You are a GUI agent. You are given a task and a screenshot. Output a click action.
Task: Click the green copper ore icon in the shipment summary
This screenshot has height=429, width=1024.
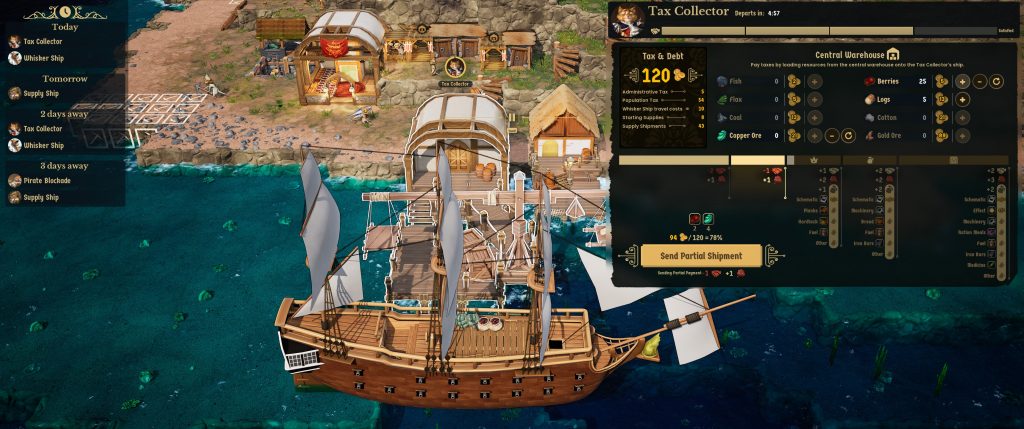pos(707,219)
